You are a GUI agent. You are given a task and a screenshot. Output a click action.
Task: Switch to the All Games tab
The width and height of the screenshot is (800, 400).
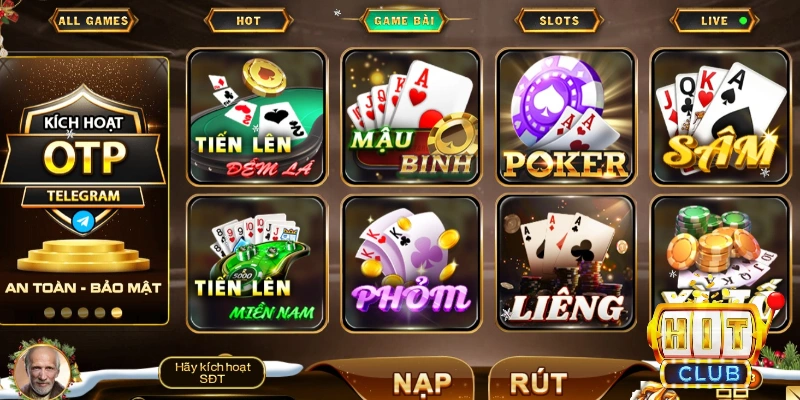click(x=94, y=20)
